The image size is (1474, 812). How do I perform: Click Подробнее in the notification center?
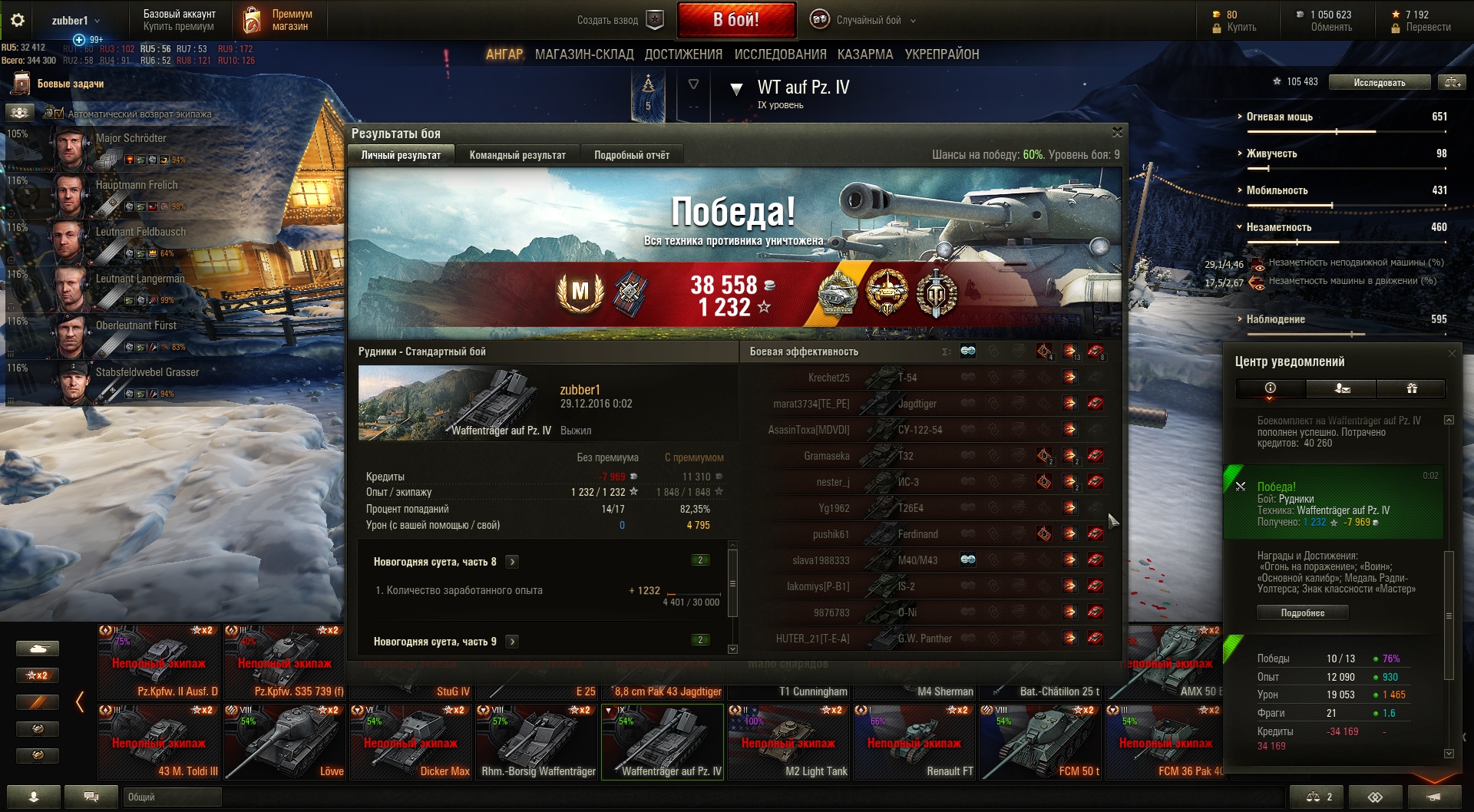coord(1302,612)
